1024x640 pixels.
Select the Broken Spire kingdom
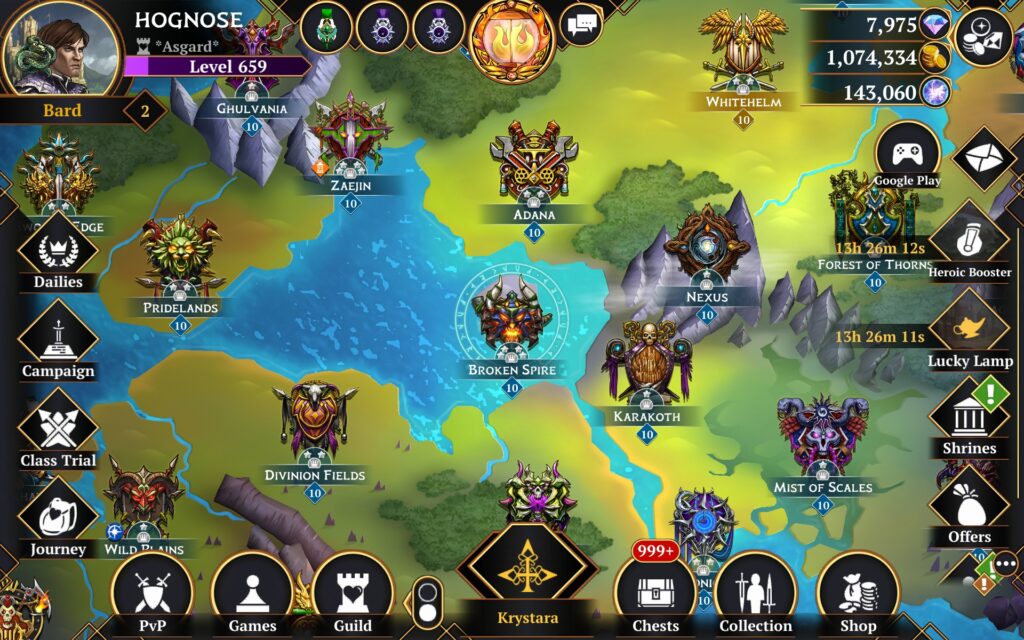pyautogui.click(x=512, y=320)
